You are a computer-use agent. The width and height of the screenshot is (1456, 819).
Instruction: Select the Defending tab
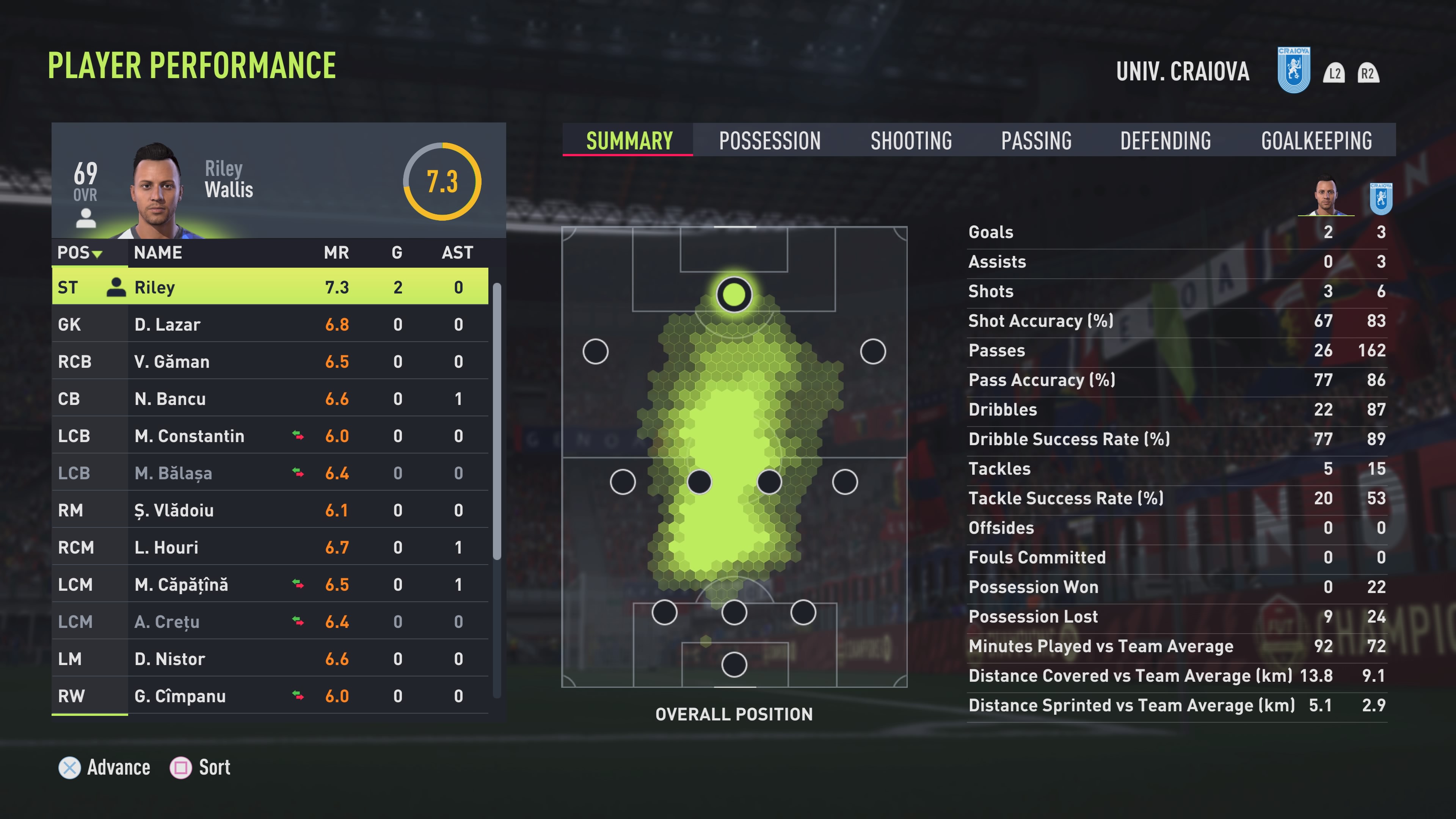[x=1166, y=140]
